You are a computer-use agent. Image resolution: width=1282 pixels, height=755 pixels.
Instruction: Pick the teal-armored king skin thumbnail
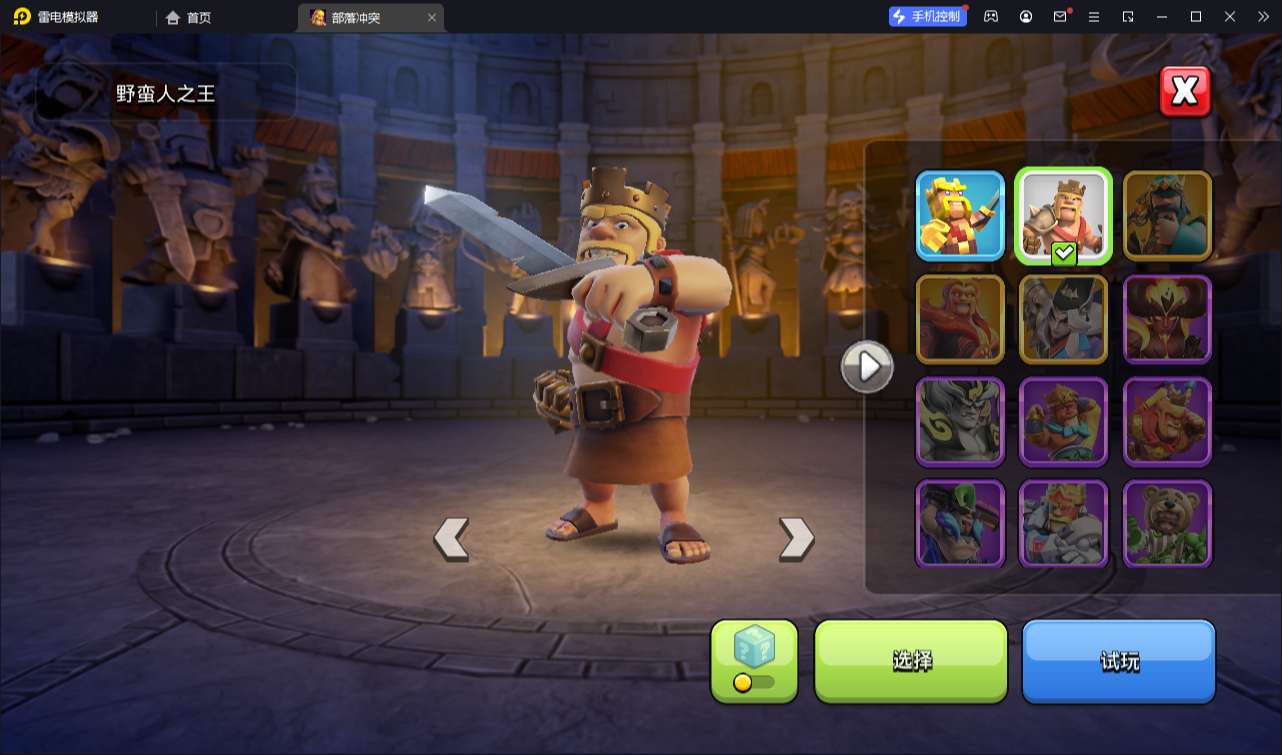coord(1167,216)
